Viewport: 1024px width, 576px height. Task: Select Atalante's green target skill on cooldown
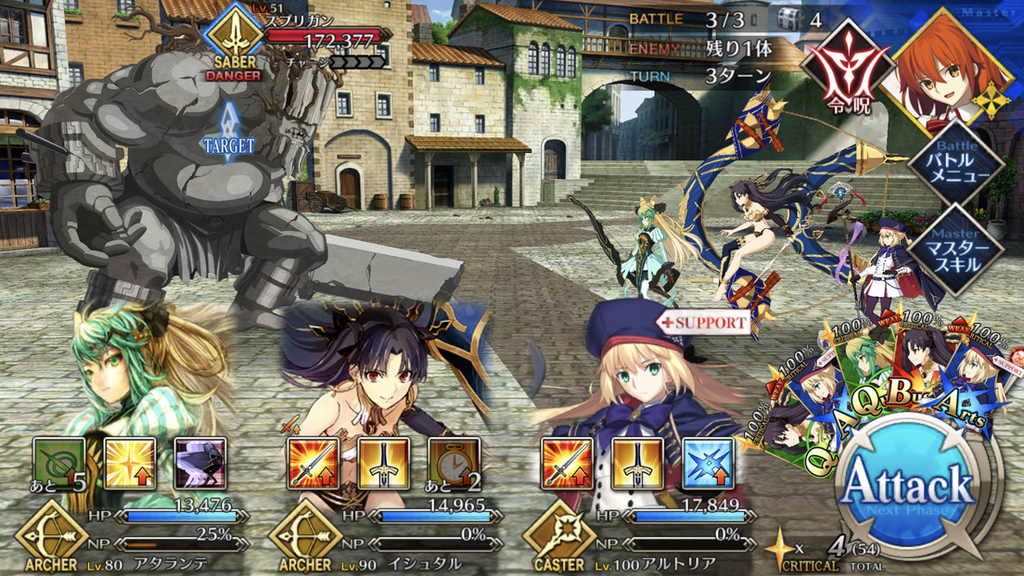60,462
